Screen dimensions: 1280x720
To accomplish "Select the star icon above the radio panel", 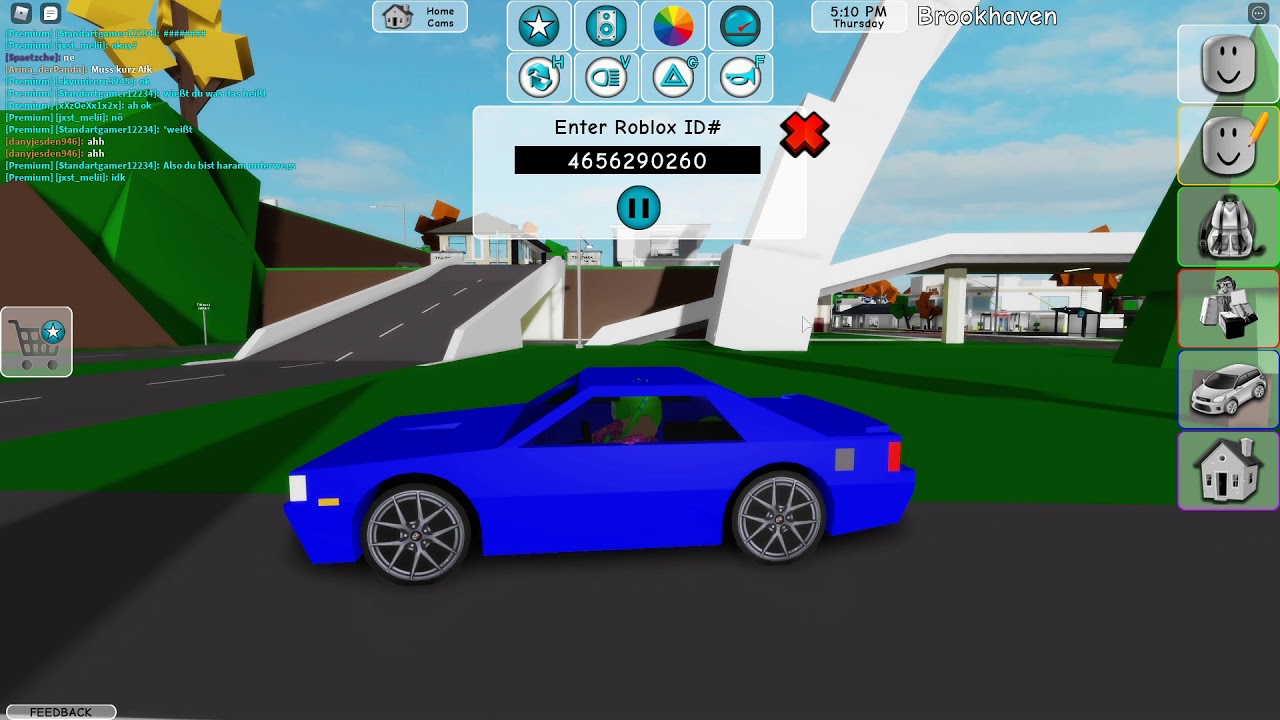I will pyautogui.click(x=539, y=27).
